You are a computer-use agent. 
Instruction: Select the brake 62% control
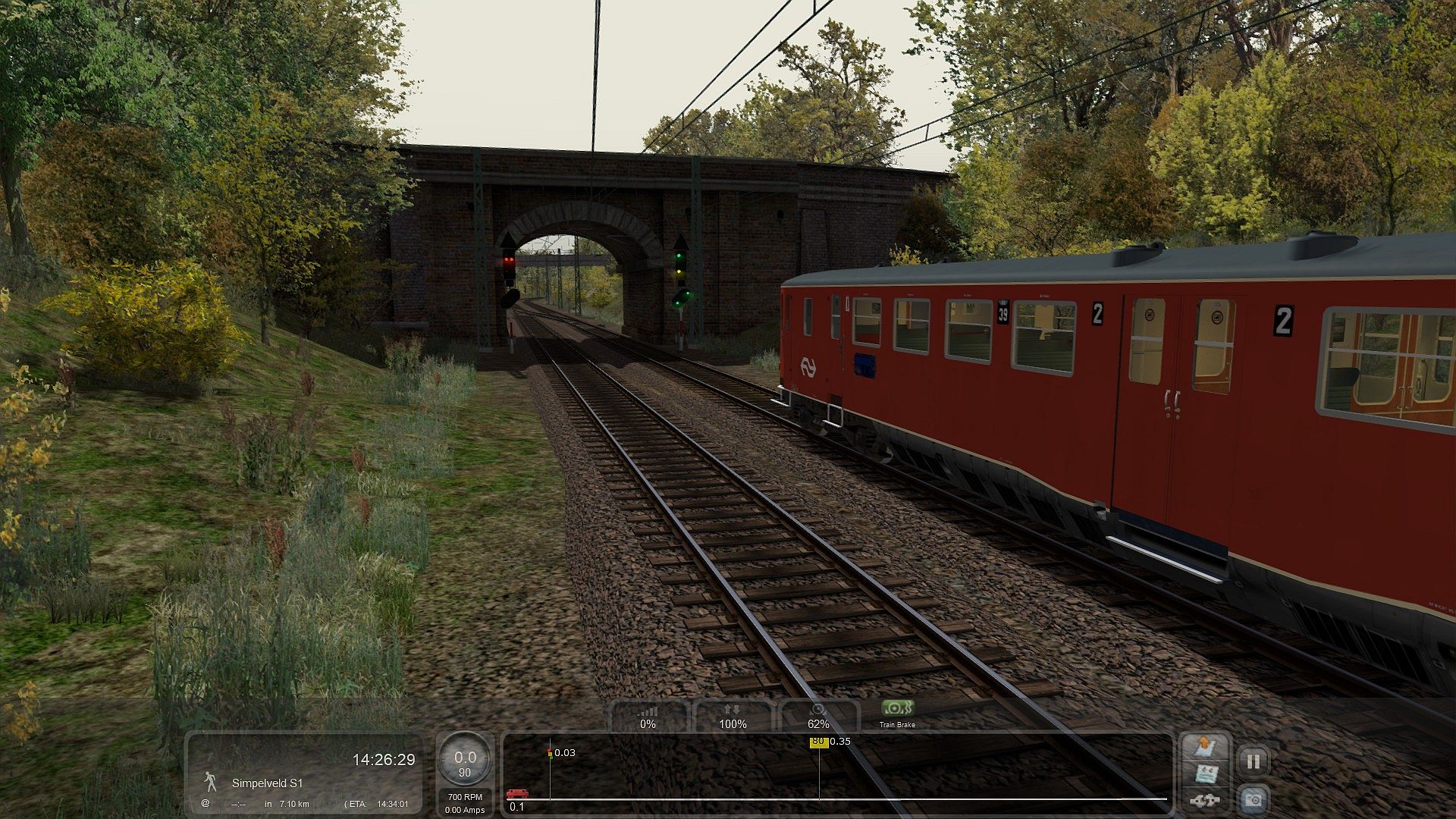click(817, 717)
